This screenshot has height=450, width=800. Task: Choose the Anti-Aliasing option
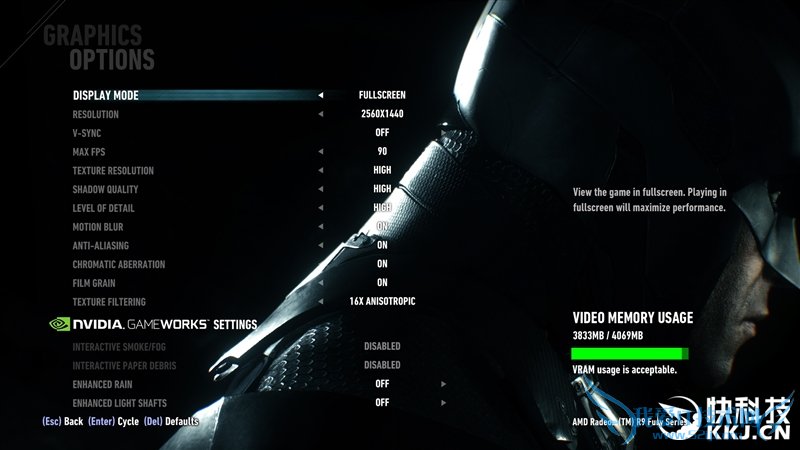pos(100,246)
